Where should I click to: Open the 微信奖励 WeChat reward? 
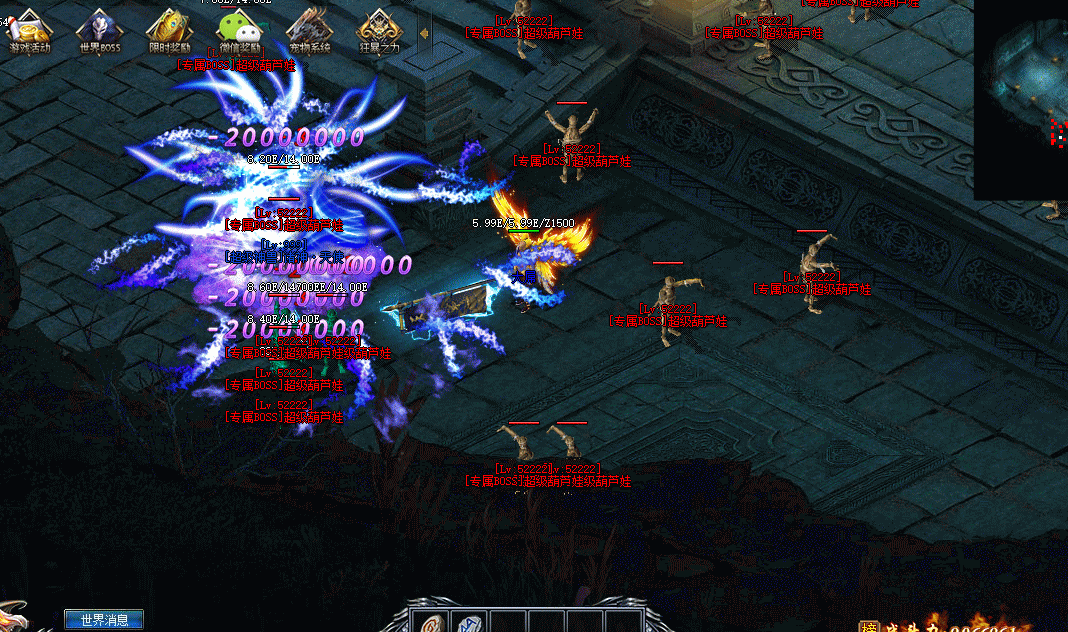click(x=238, y=30)
